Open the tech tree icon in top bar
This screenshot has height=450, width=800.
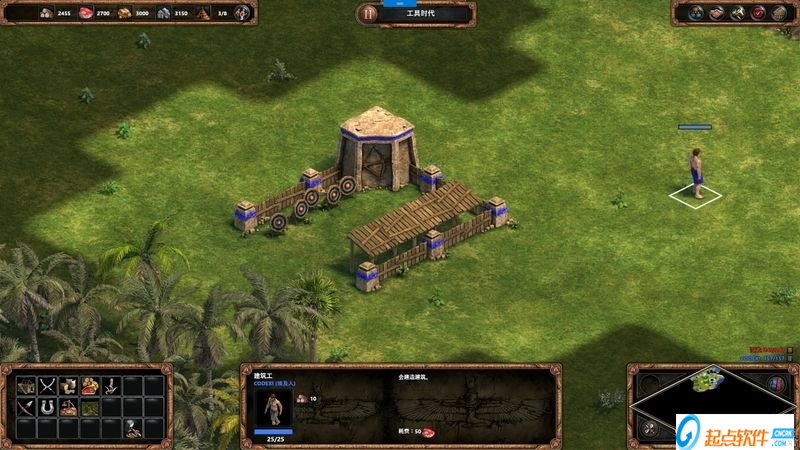coord(737,13)
